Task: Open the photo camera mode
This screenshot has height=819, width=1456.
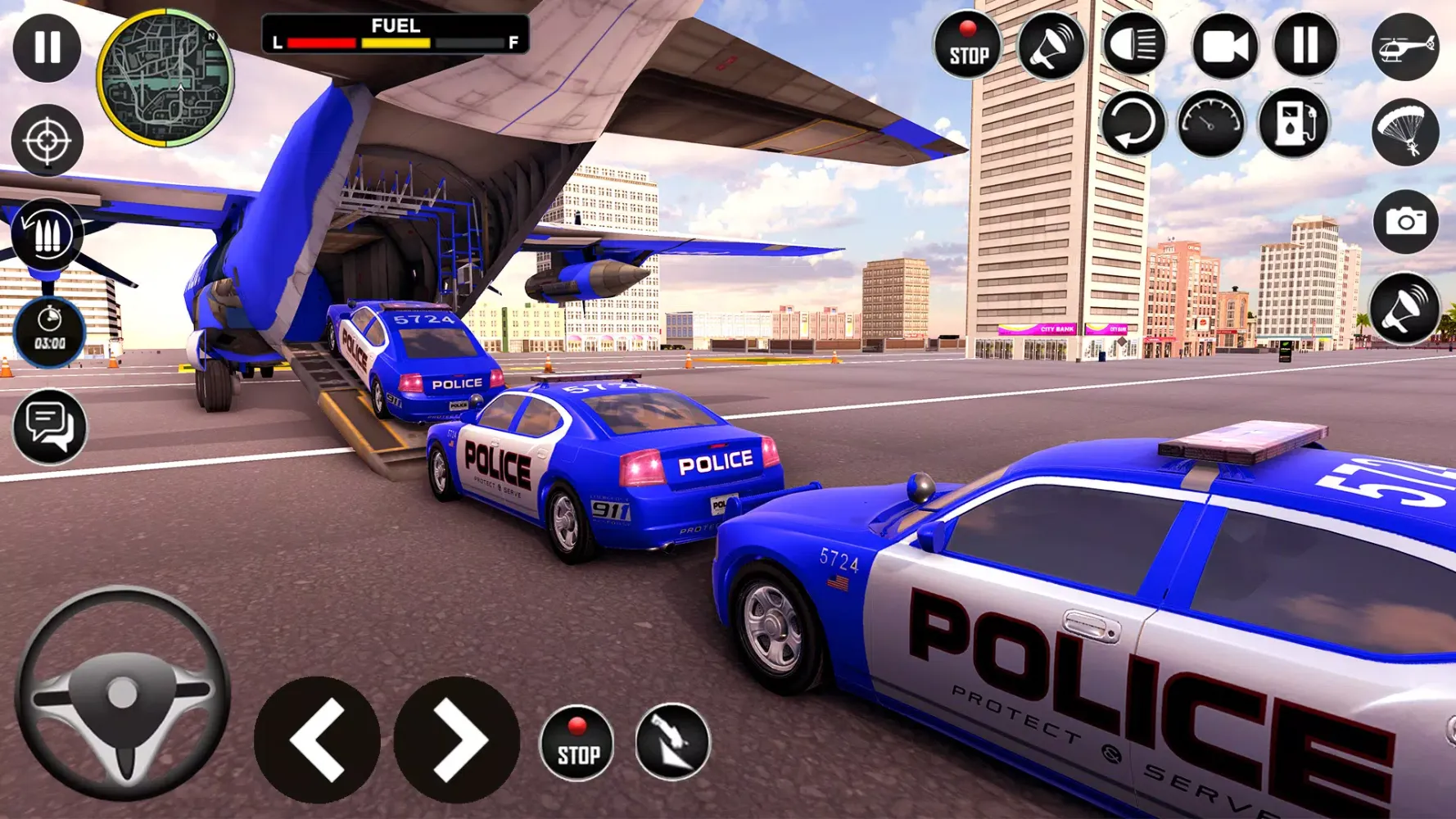Action: pyautogui.click(x=1406, y=221)
